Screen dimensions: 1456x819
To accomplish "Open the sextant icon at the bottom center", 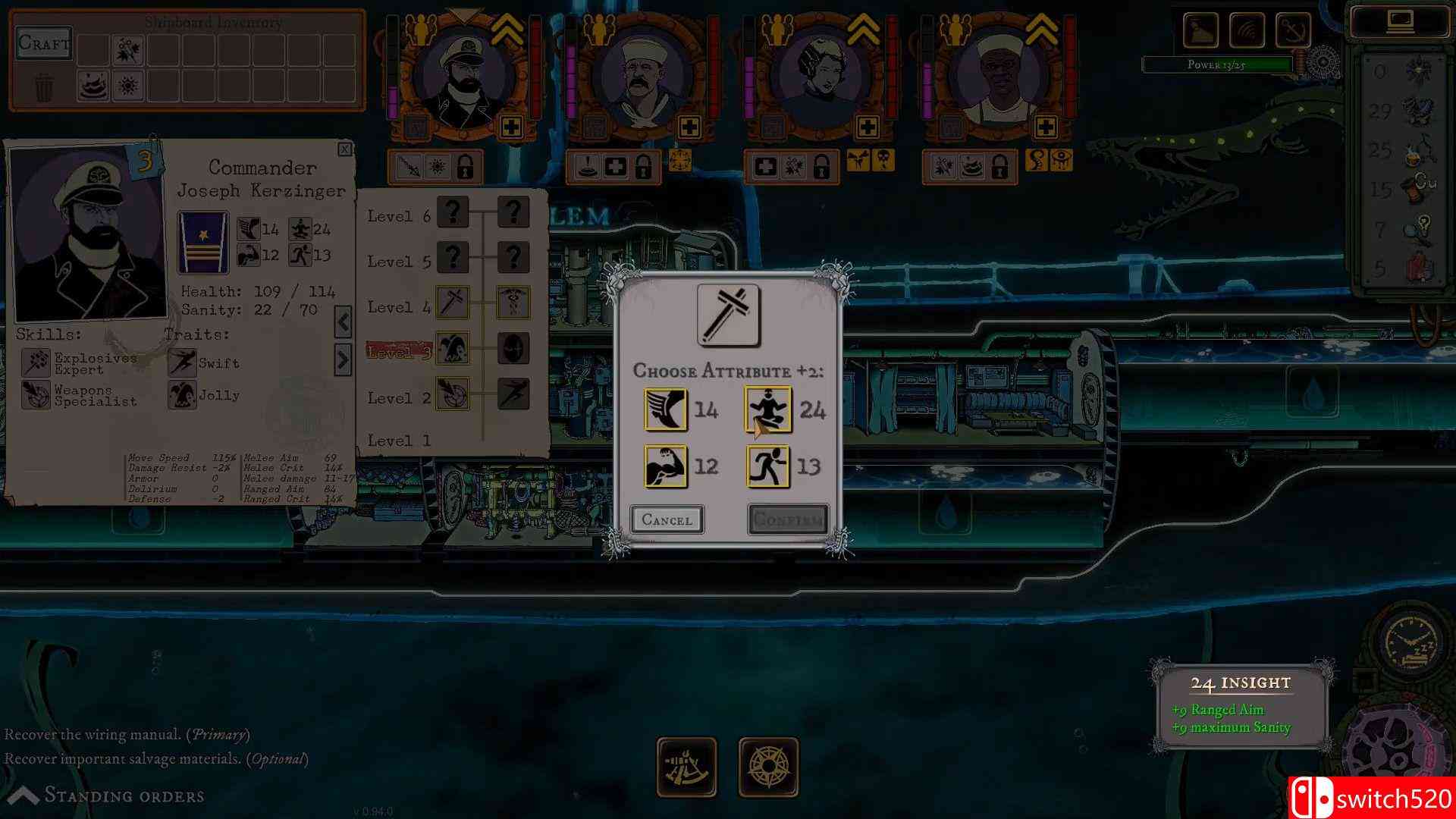I will pos(688,767).
